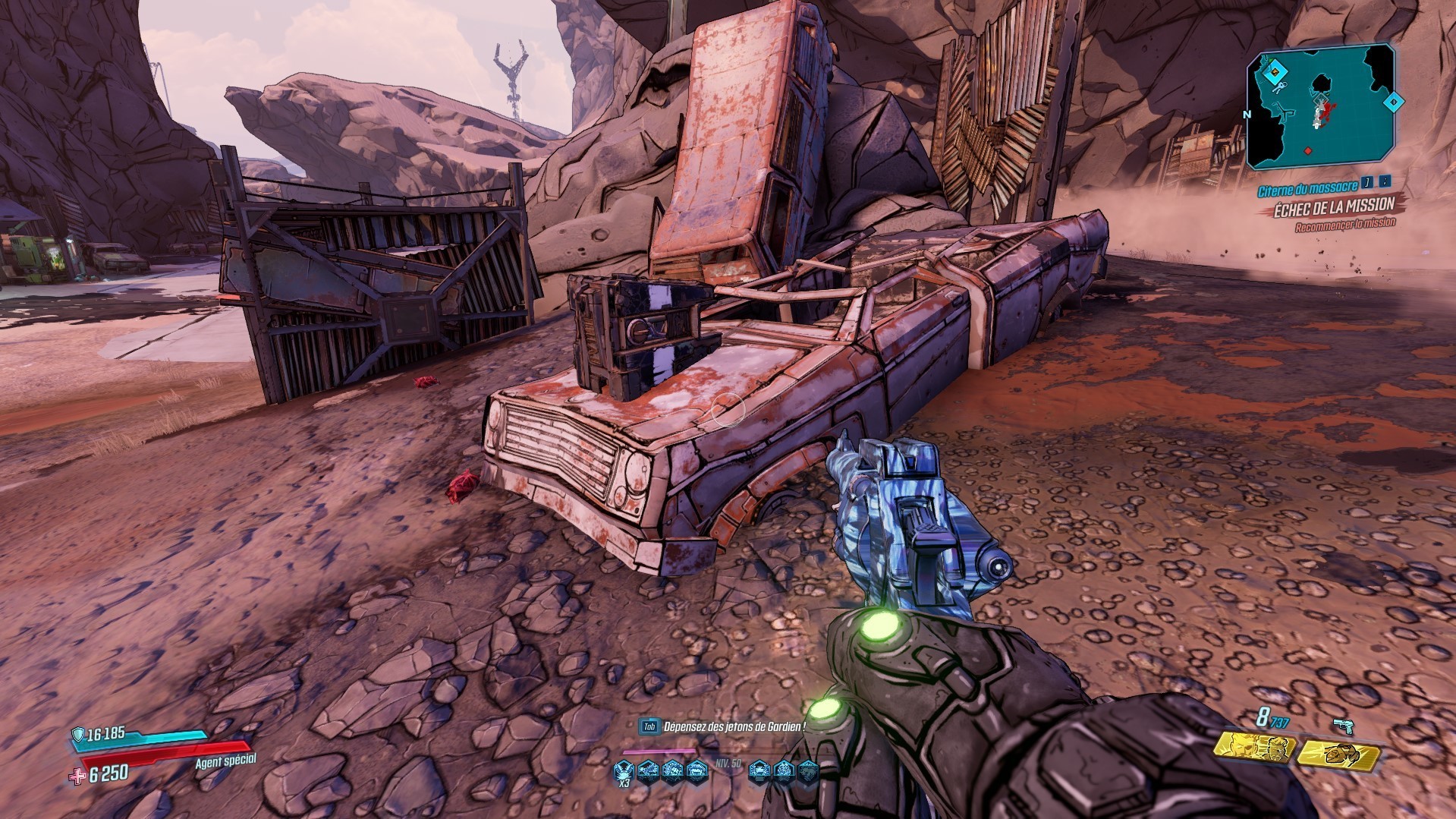Select the Guardian token icon left of NIV. 50

point(696,772)
